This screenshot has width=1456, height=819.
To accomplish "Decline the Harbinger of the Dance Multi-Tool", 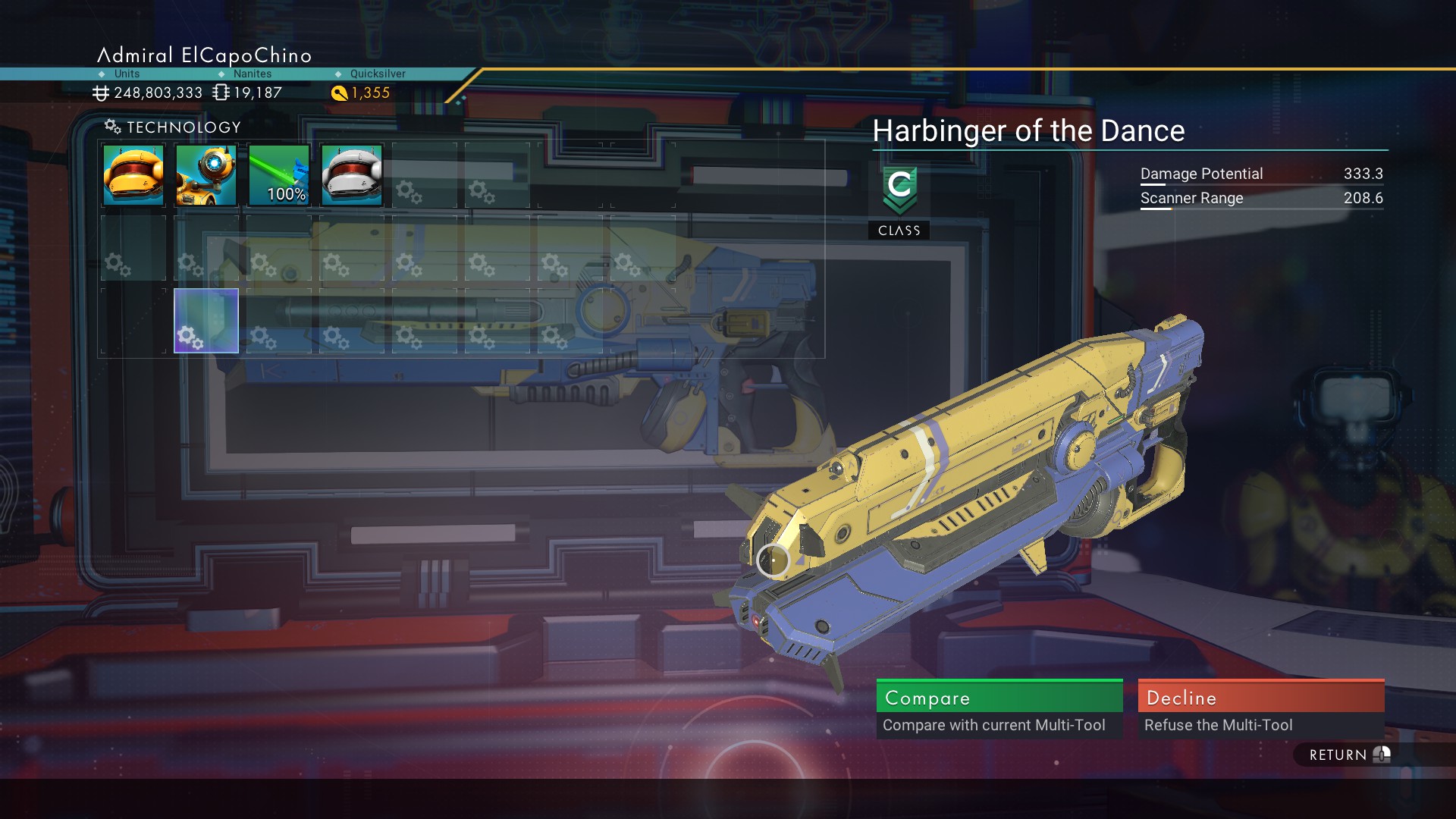I will click(x=1260, y=708).
